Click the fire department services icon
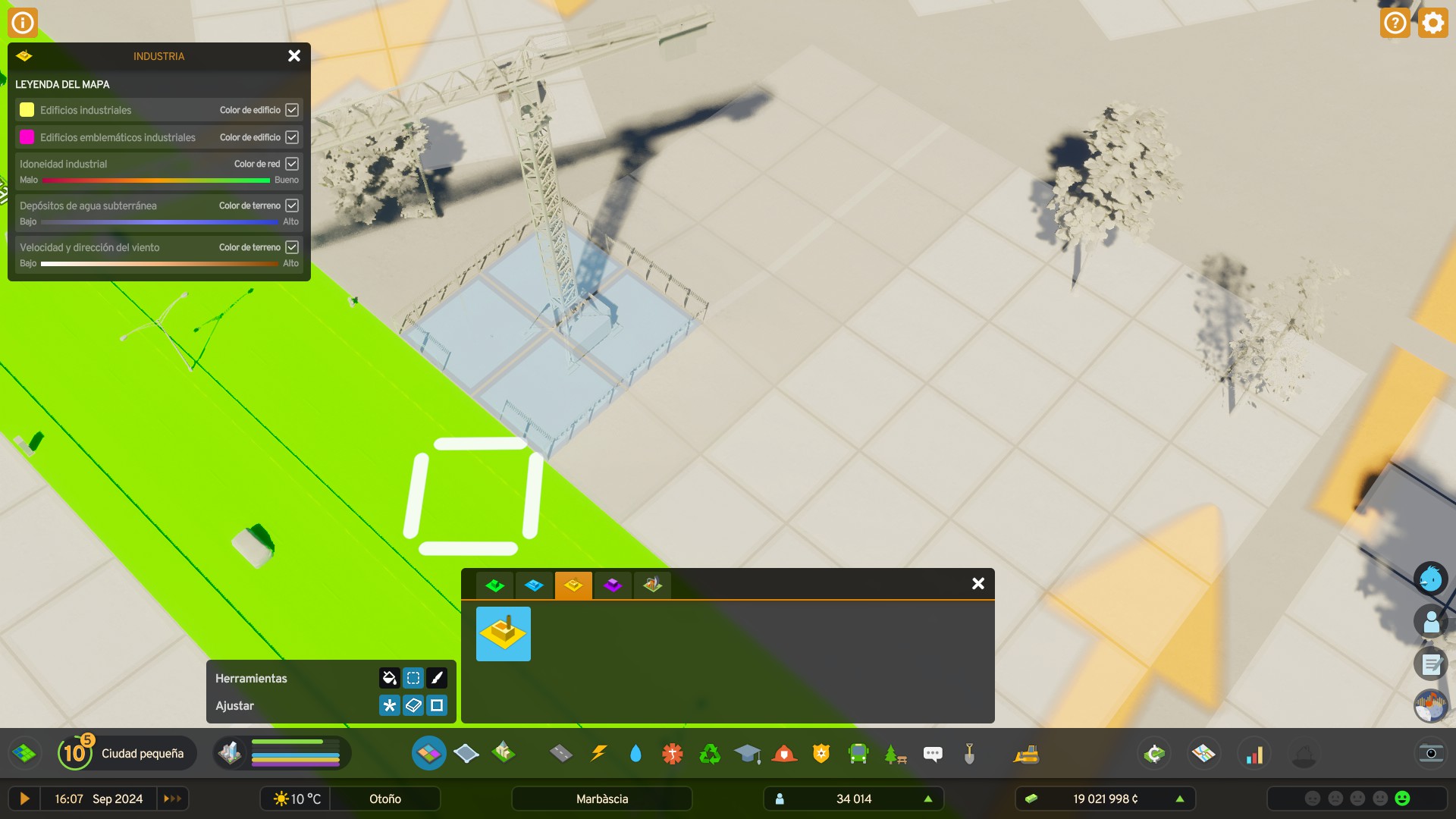The height and width of the screenshot is (819, 1456). click(x=785, y=753)
